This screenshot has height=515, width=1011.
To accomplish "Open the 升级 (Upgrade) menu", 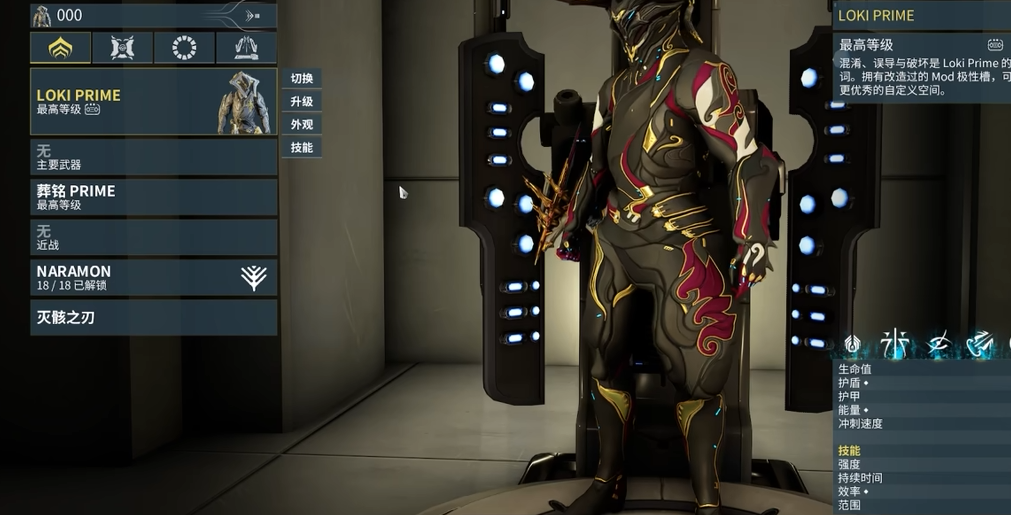I will 302,102.
